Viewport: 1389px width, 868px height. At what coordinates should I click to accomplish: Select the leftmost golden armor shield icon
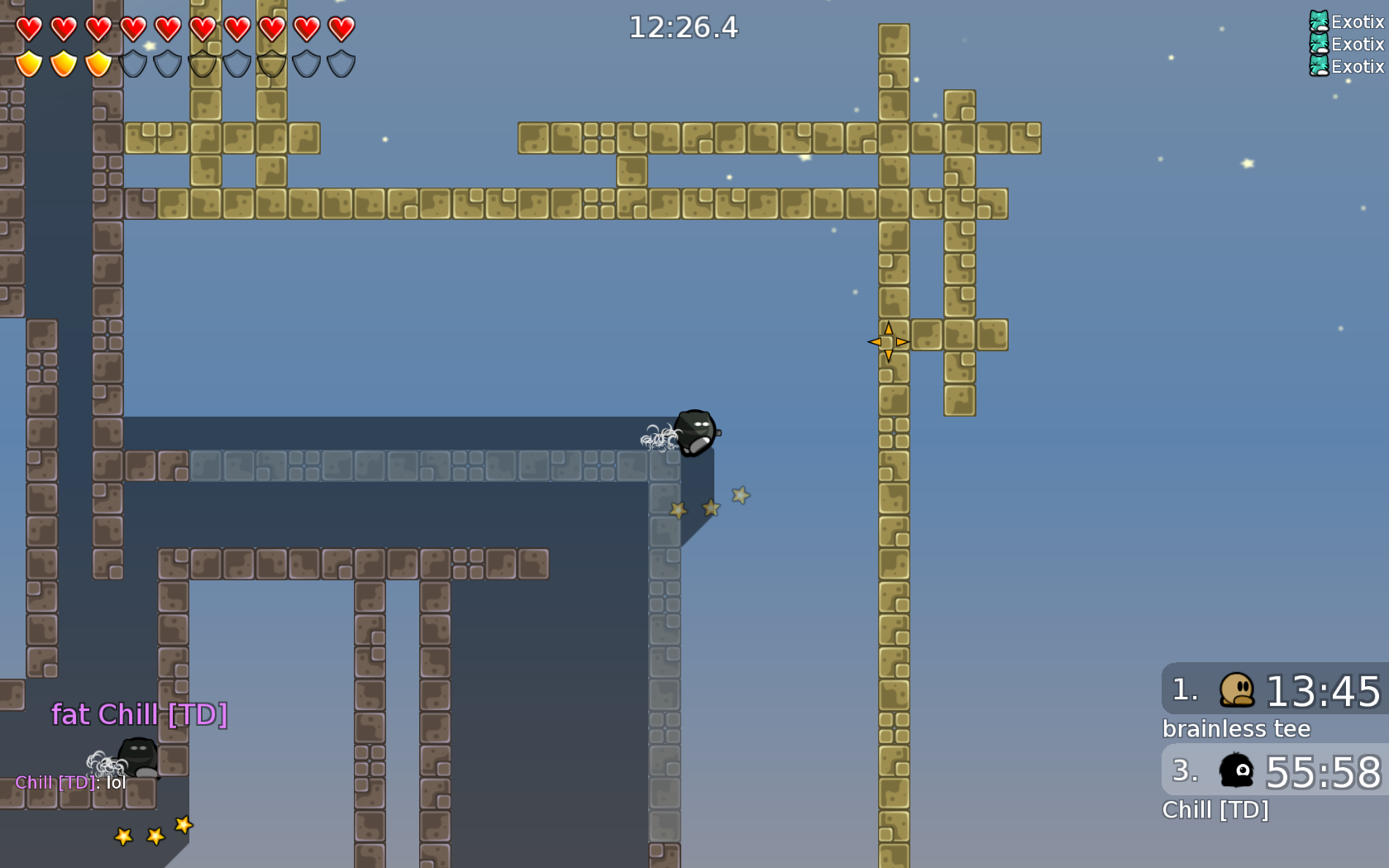coord(29,62)
